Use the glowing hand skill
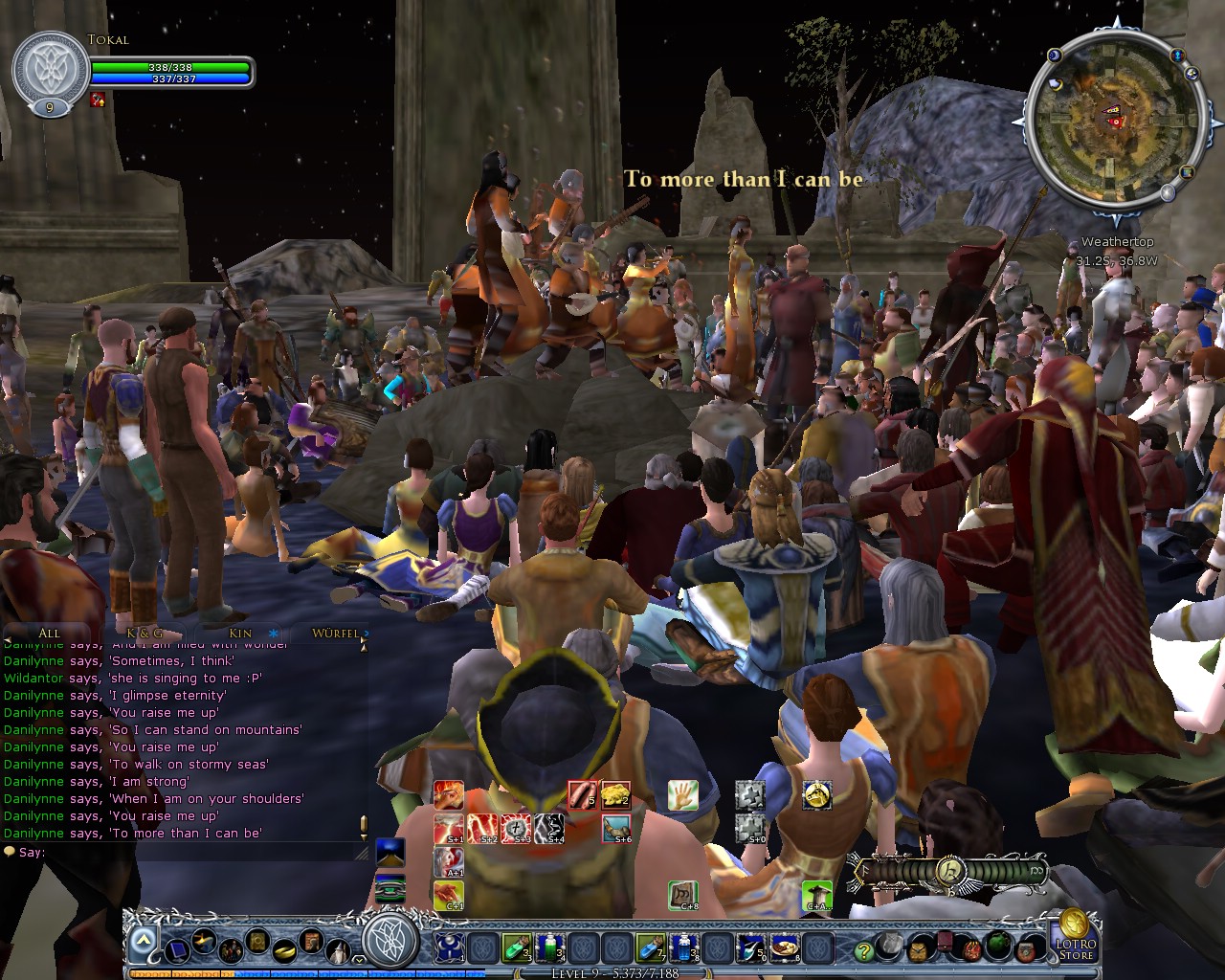This screenshot has height=980, width=1225. click(x=681, y=795)
